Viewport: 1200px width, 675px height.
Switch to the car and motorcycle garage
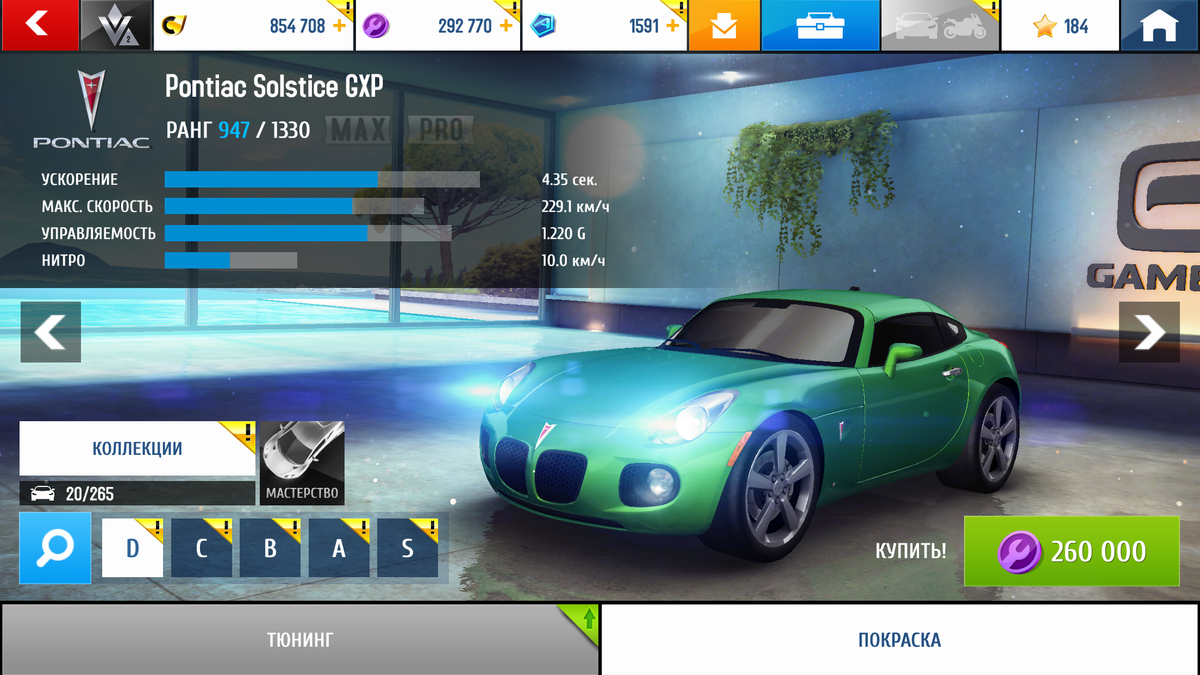click(x=940, y=26)
